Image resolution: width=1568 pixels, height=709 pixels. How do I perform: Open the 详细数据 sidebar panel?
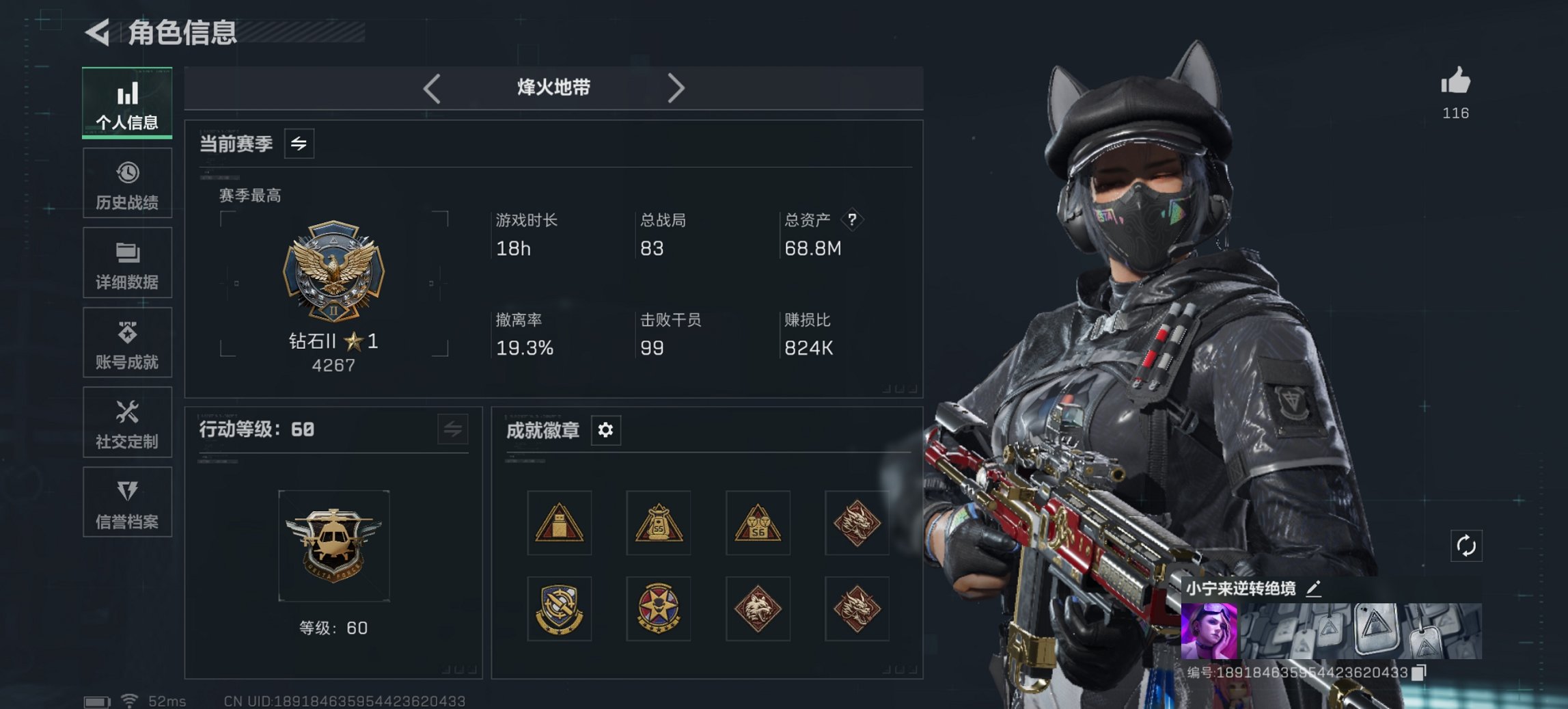click(x=127, y=263)
